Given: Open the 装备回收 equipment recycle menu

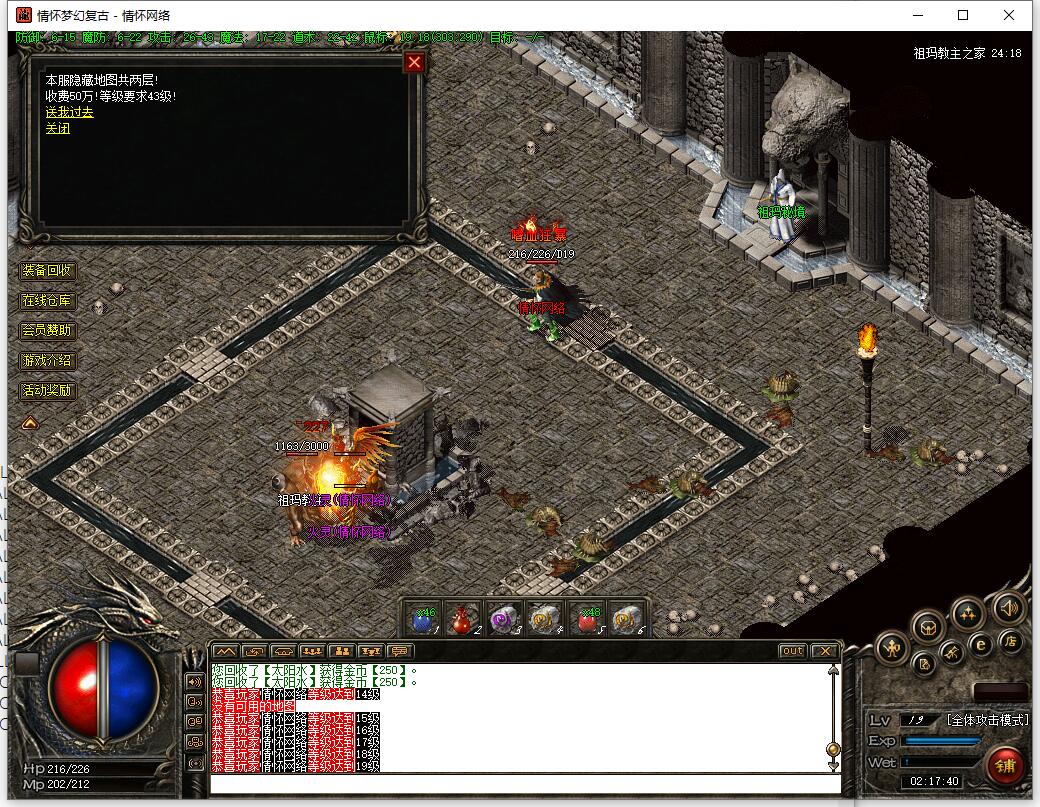Looking at the screenshot, I should tap(48, 271).
